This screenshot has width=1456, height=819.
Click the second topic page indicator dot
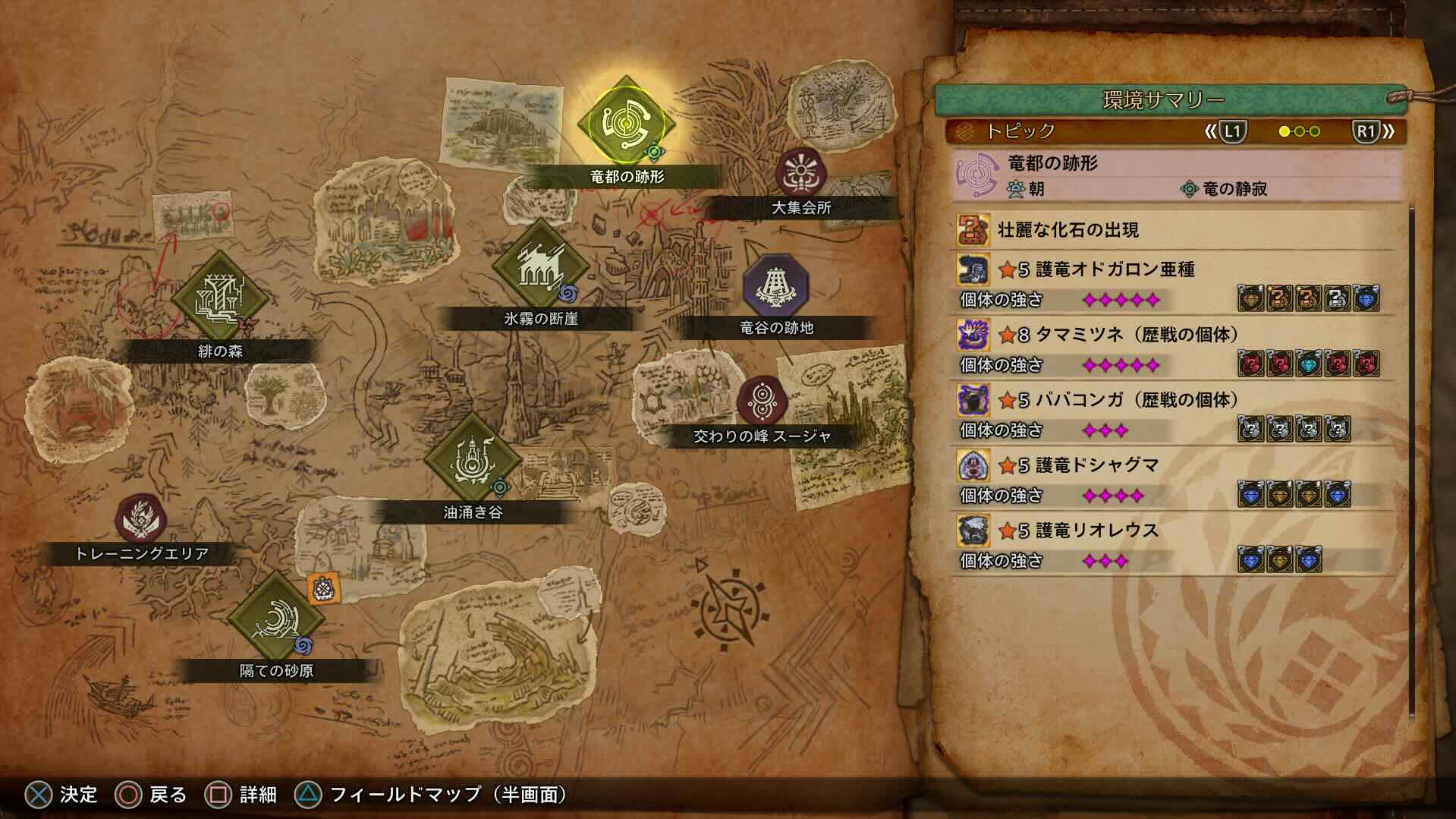(x=1299, y=131)
